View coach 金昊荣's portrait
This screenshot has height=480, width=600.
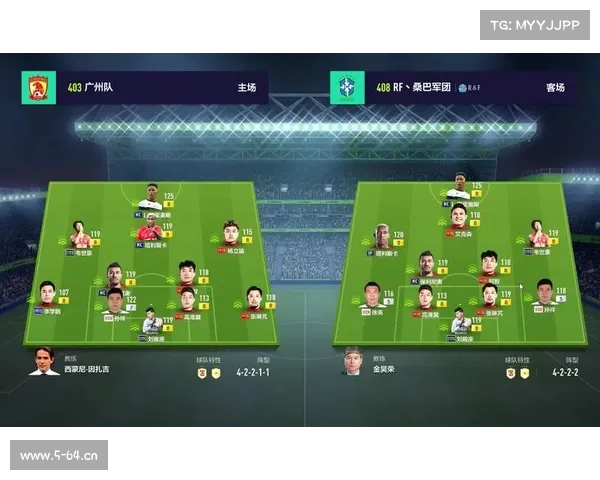352,361
